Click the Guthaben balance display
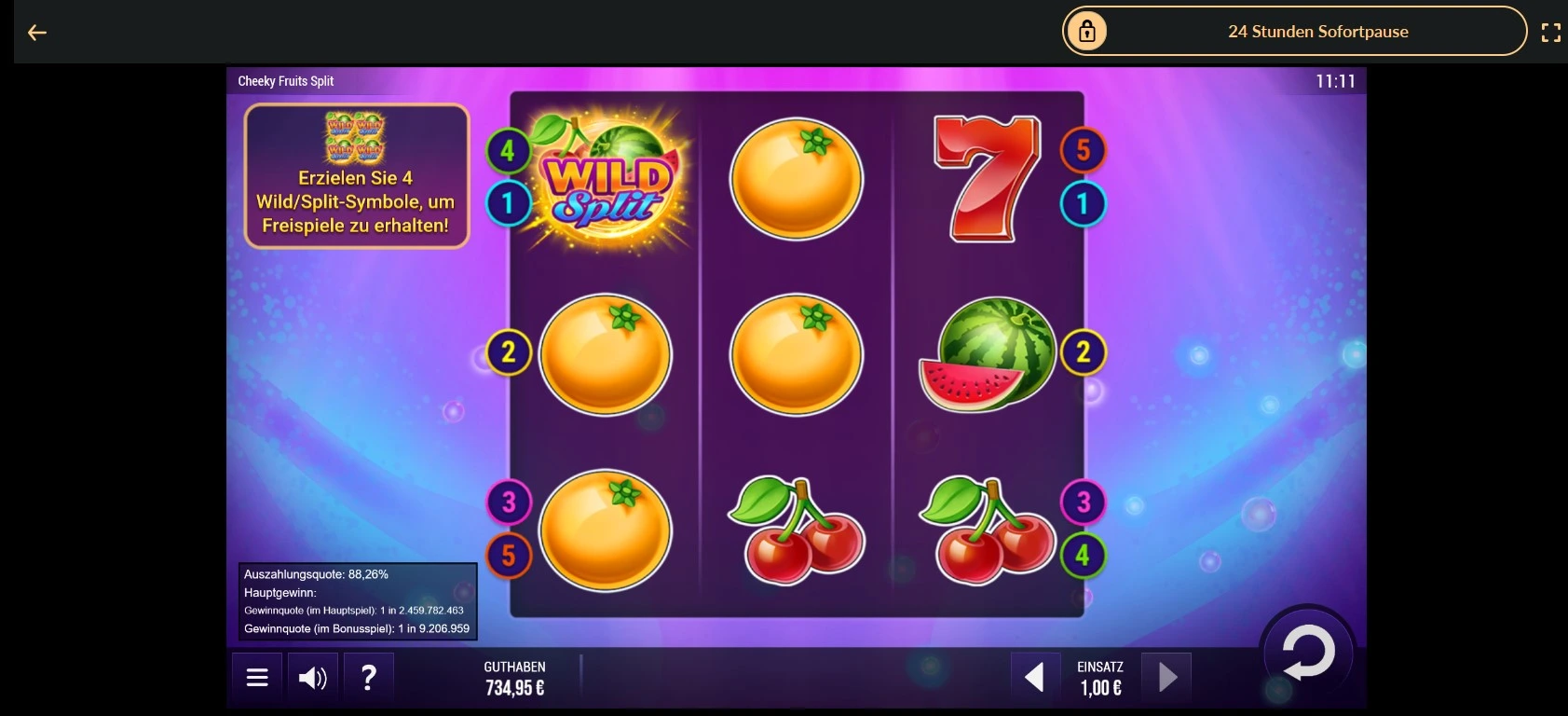 (514, 677)
